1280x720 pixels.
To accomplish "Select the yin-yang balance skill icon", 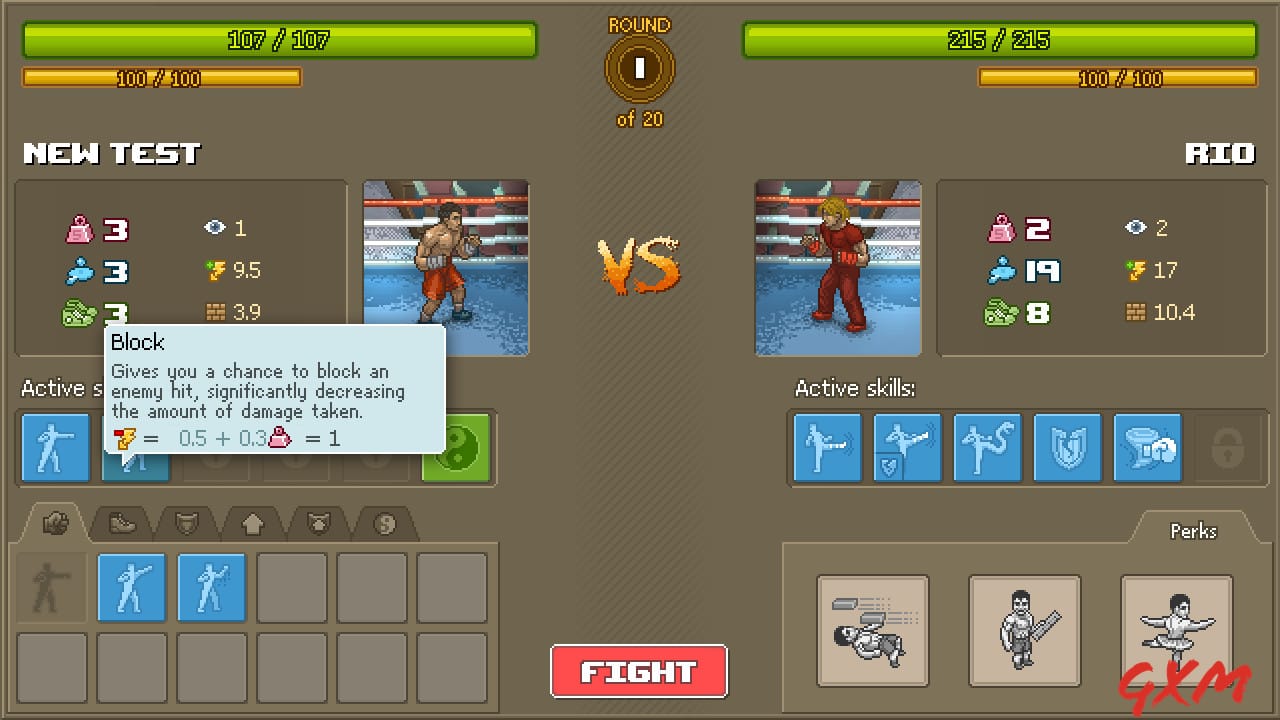I will point(456,448).
